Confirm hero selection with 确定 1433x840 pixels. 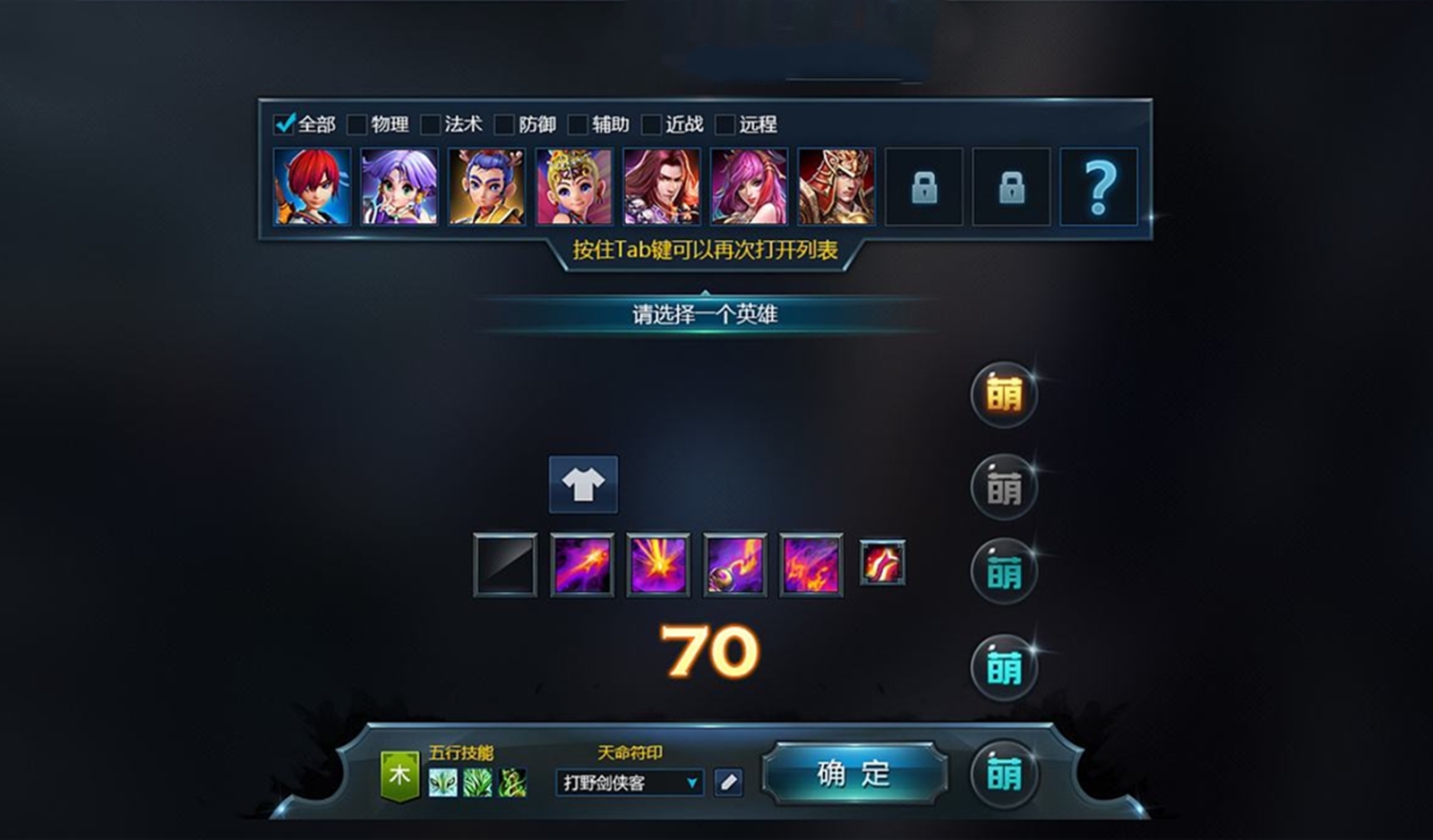coord(854,773)
